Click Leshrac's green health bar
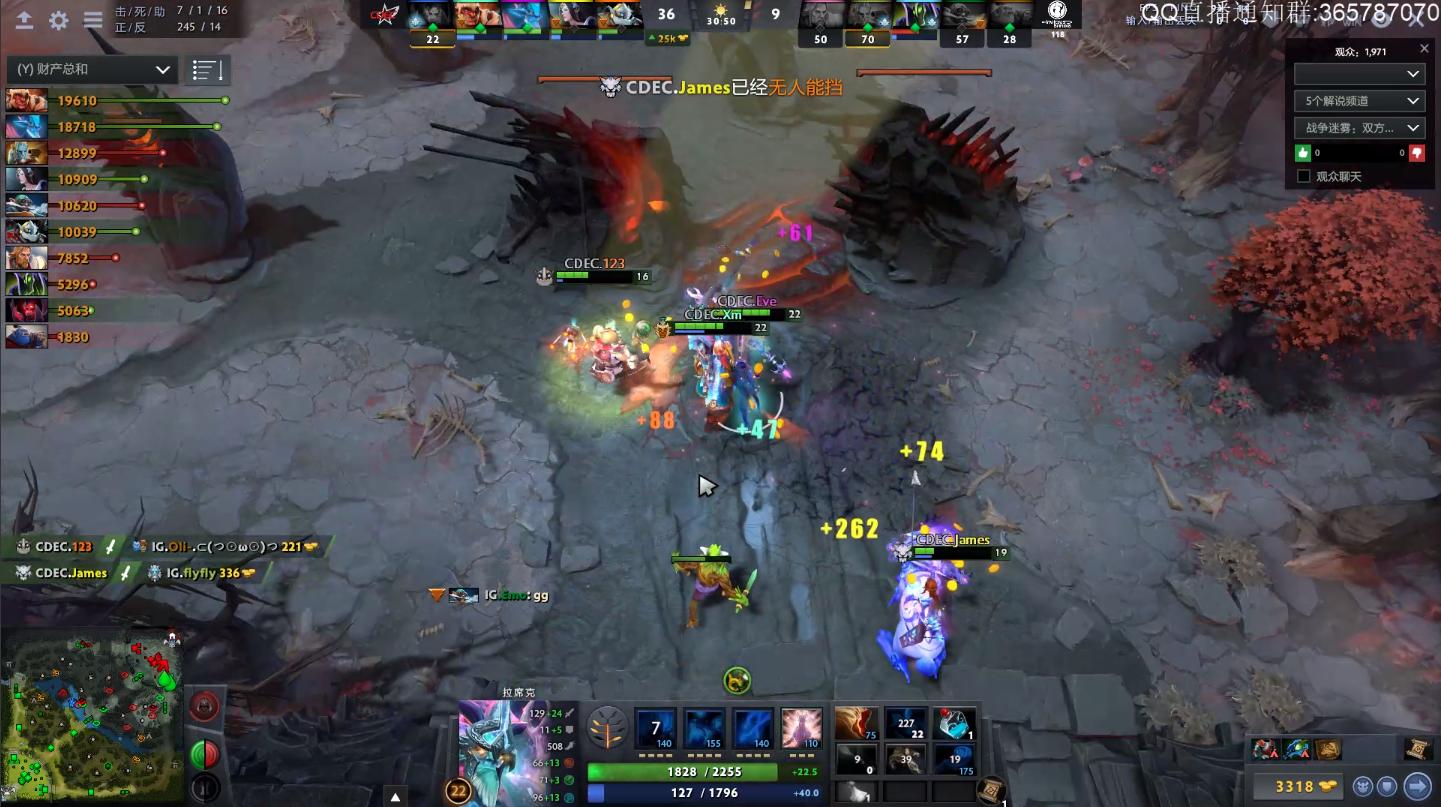Image resolution: width=1441 pixels, height=807 pixels. coord(685,770)
